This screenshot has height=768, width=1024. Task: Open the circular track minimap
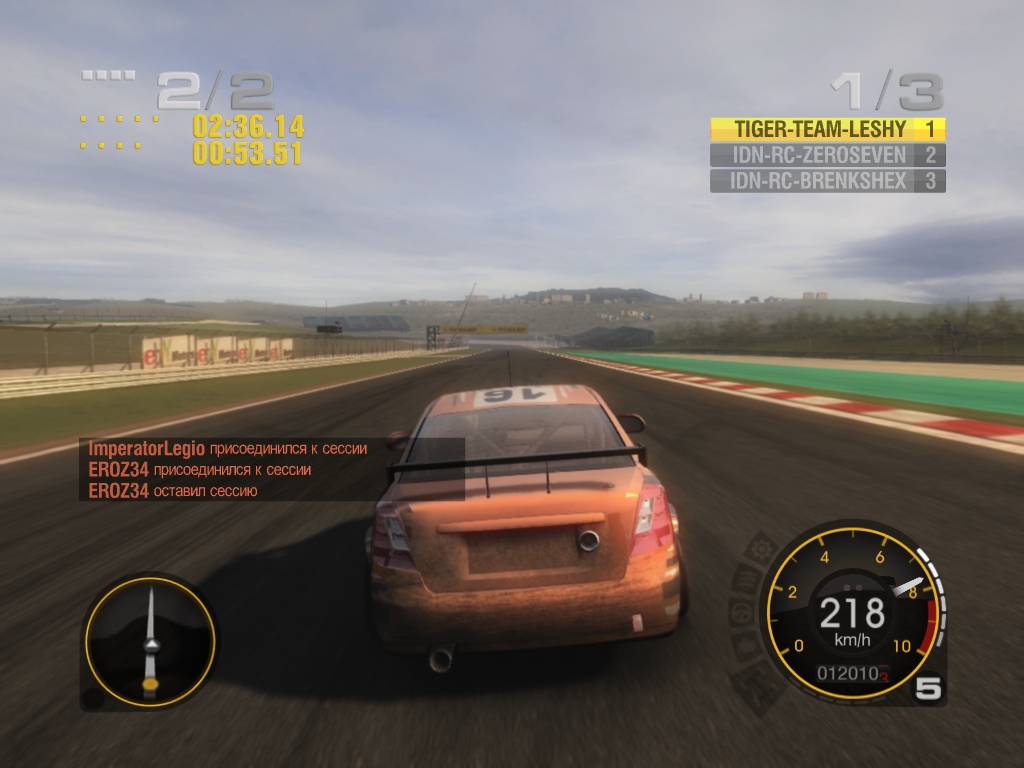tap(150, 641)
